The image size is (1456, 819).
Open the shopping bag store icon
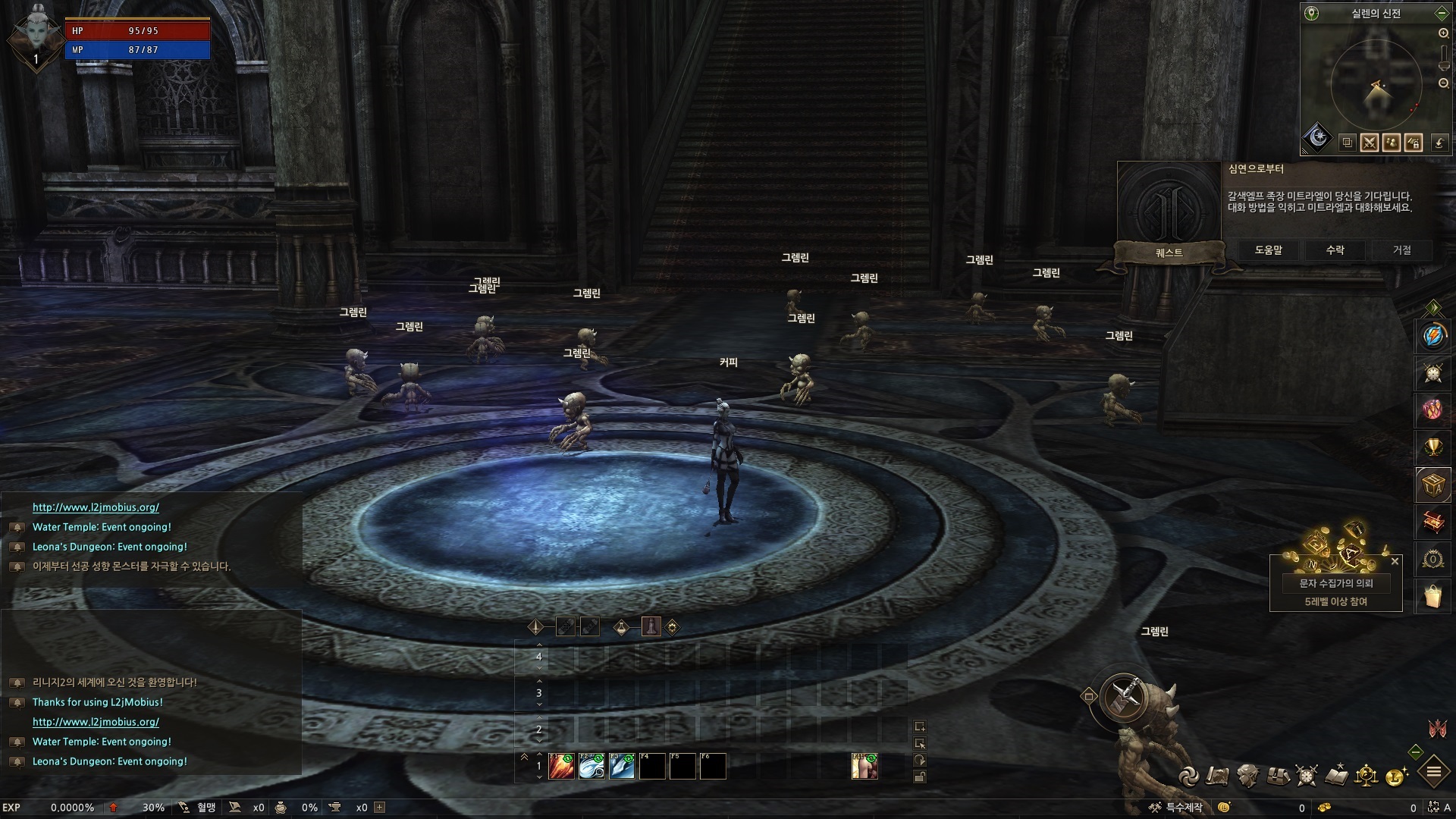click(x=1432, y=597)
